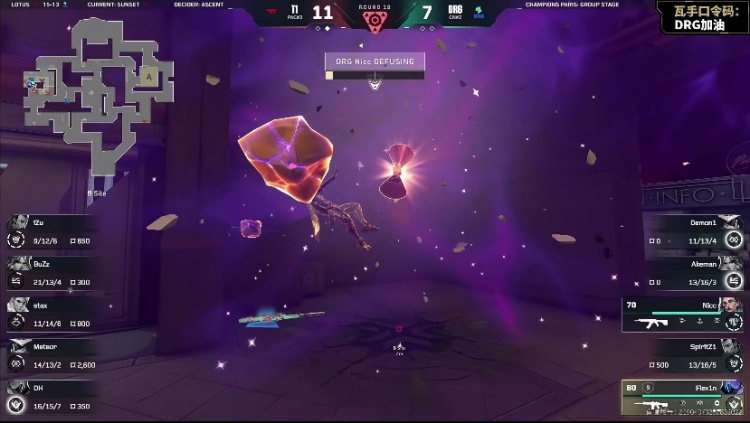Switch view to Flex1n's panel
This screenshot has width=750, height=423.
685,398
